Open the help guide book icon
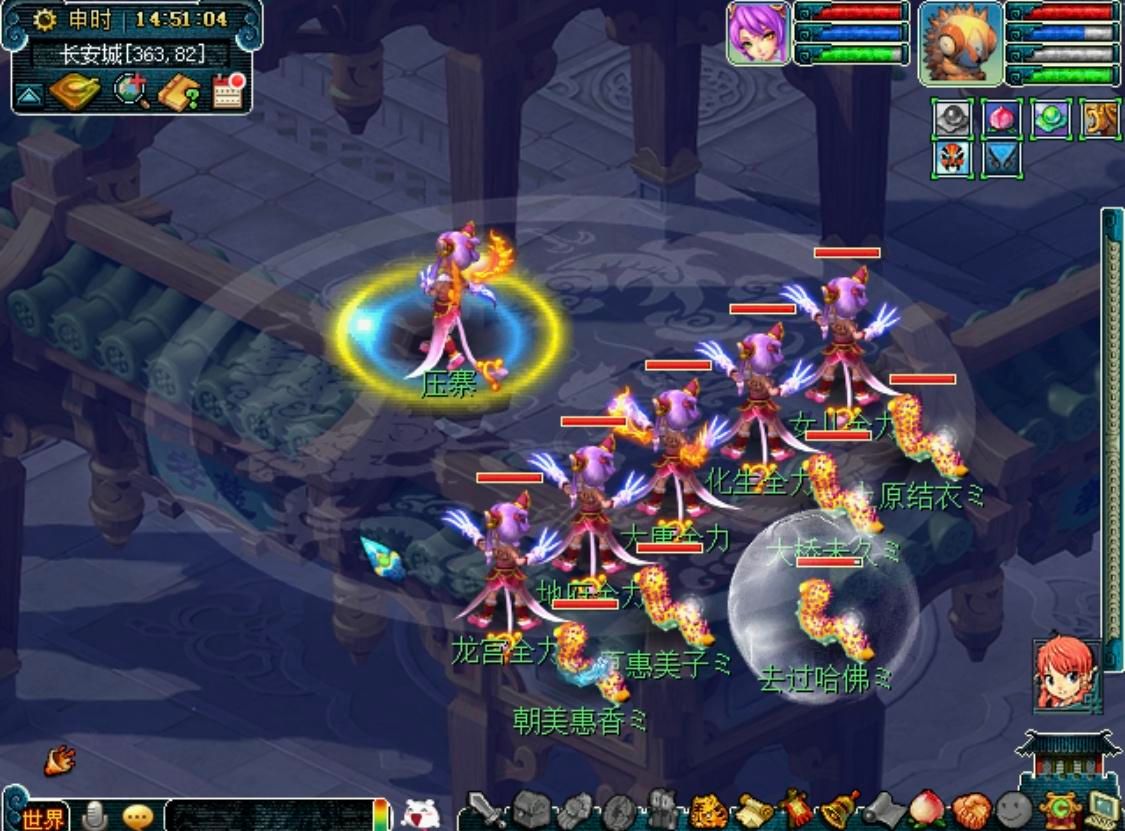The width and height of the screenshot is (1125, 831). 179,92
